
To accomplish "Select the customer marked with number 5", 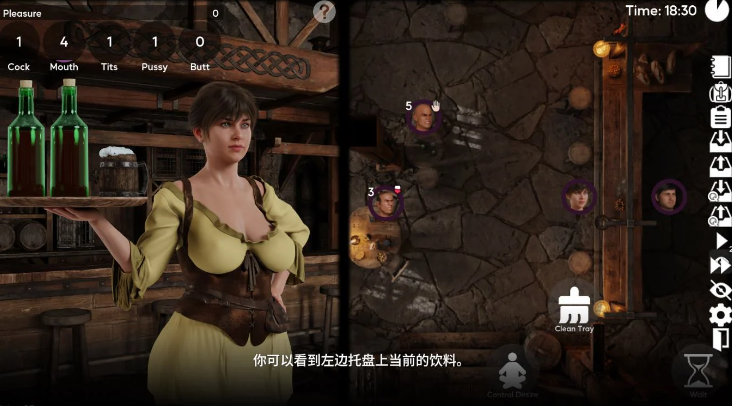I will tap(425, 118).
